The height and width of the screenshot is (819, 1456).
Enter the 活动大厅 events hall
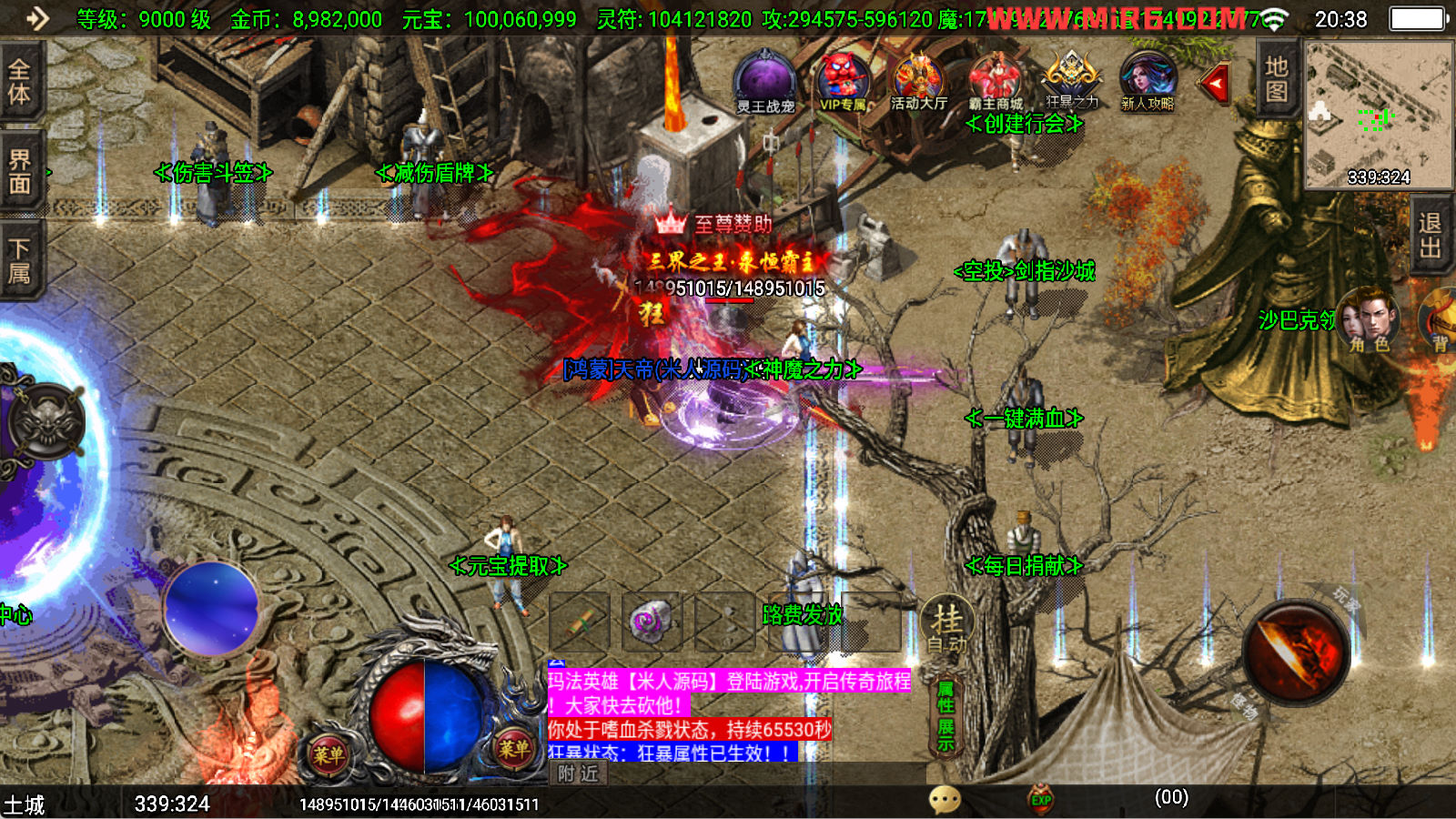[918, 82]
